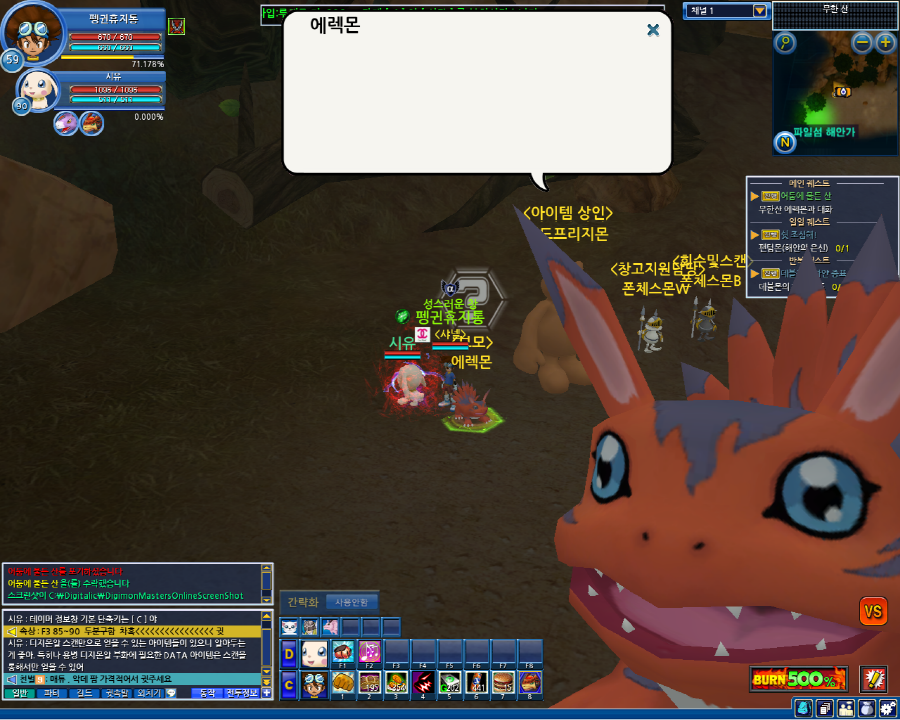Select the main quest 어둠에 물든 산

pos(803,196)
